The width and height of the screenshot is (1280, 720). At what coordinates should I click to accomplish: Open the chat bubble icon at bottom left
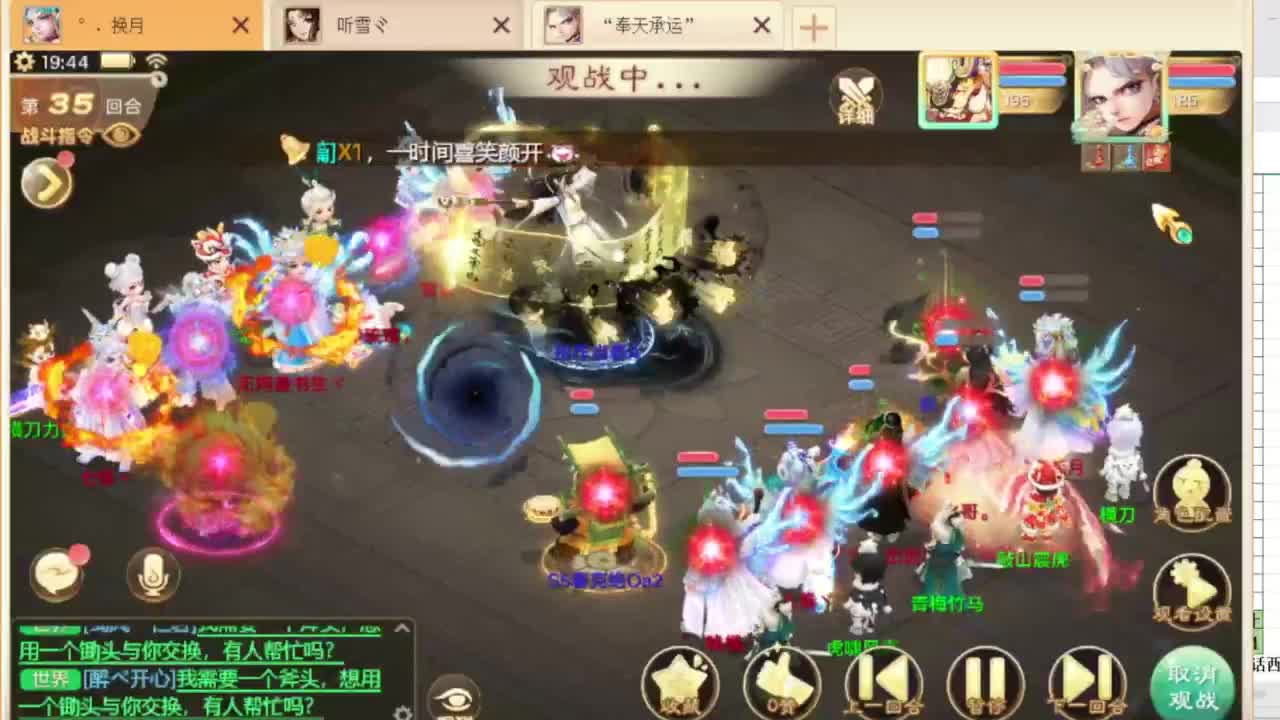(x=57, y=570)
